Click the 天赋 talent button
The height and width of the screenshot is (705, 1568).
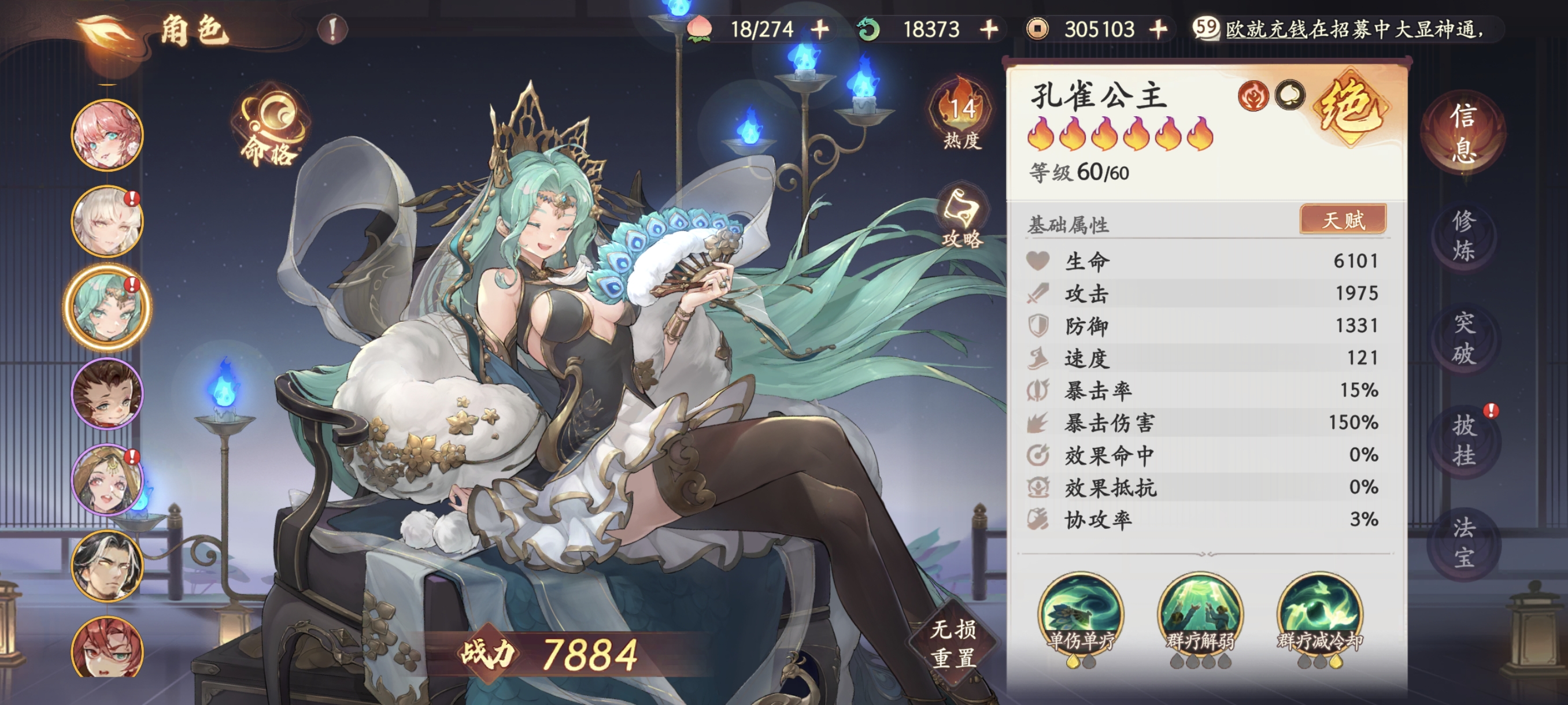pyautogui.click(x=1343, y=219)
